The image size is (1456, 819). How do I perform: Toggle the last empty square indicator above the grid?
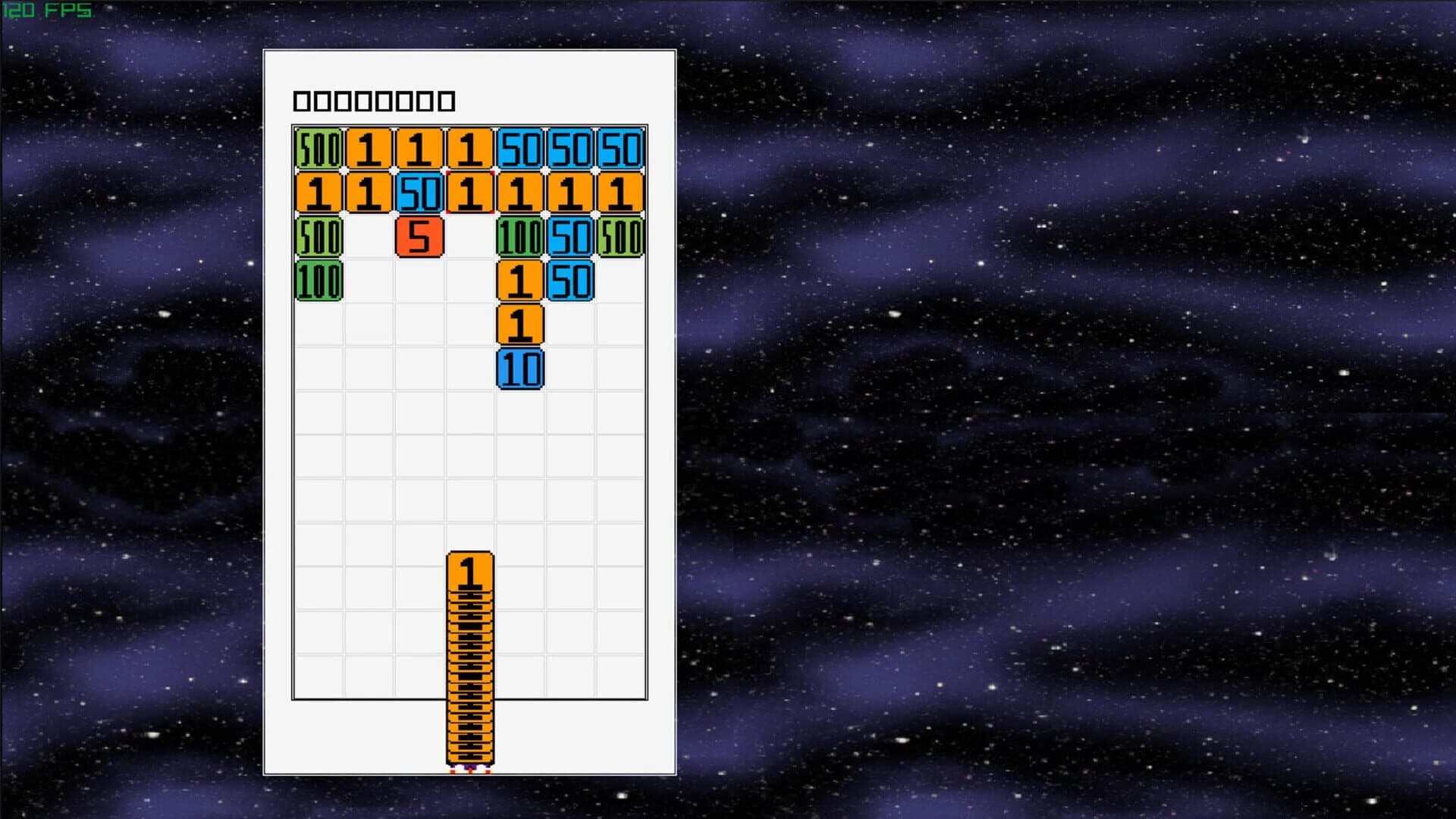[x=447, y=99]
